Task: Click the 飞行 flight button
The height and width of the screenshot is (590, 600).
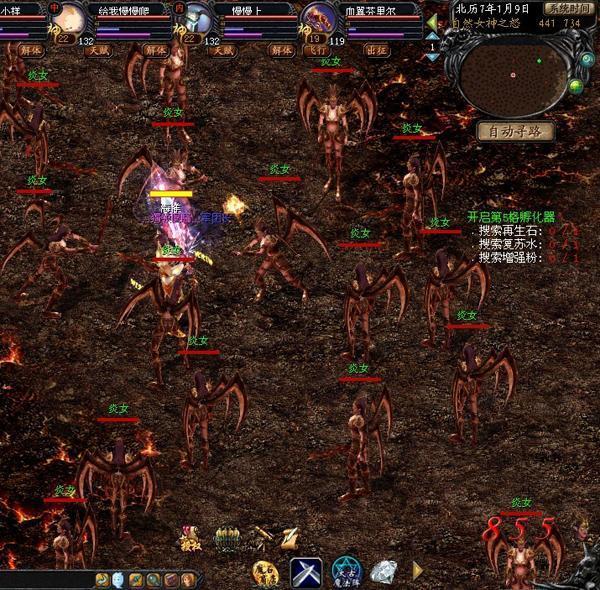Action: [x=320, y=49]
